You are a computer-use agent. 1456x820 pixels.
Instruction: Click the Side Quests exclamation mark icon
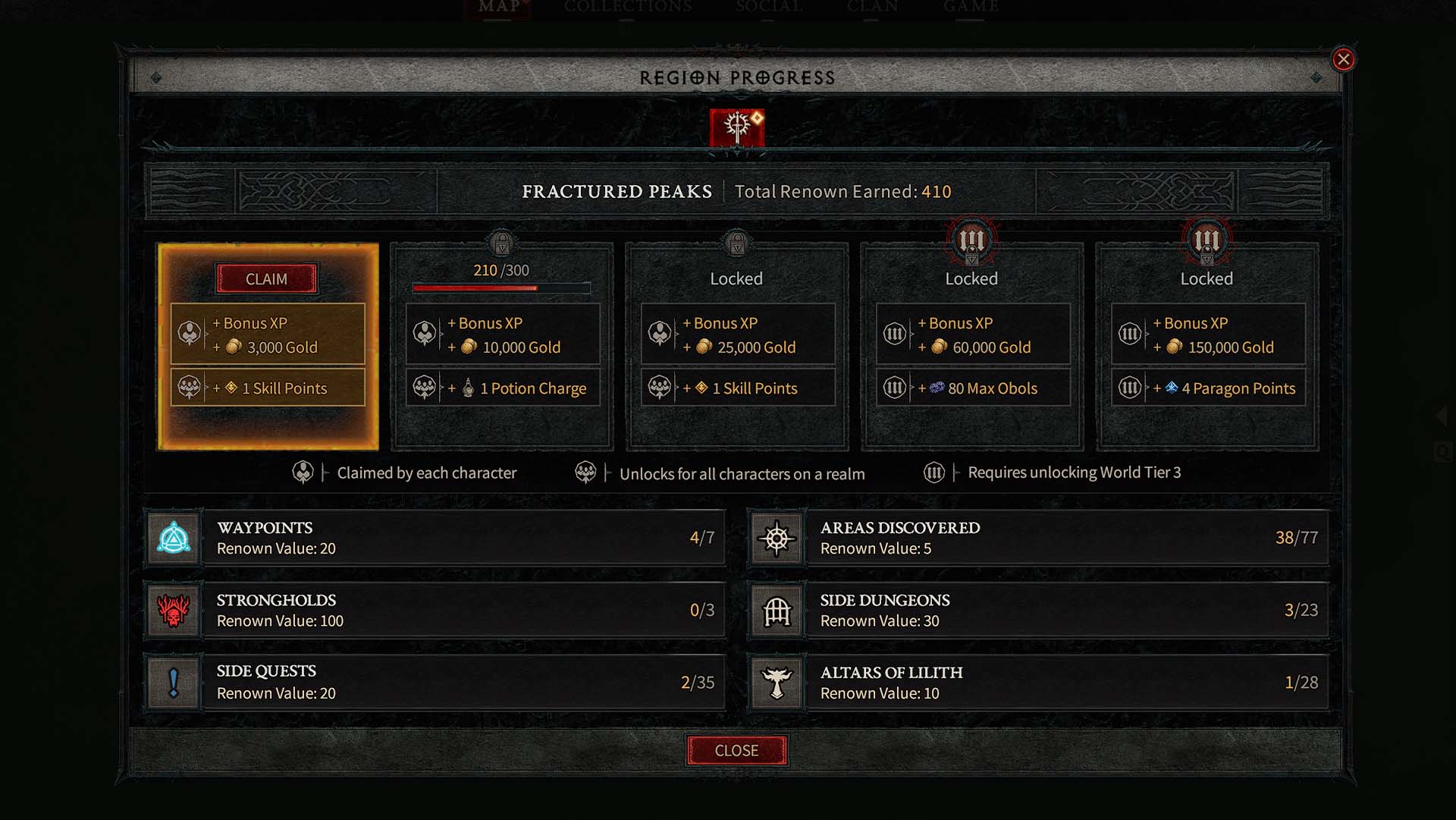173,682
